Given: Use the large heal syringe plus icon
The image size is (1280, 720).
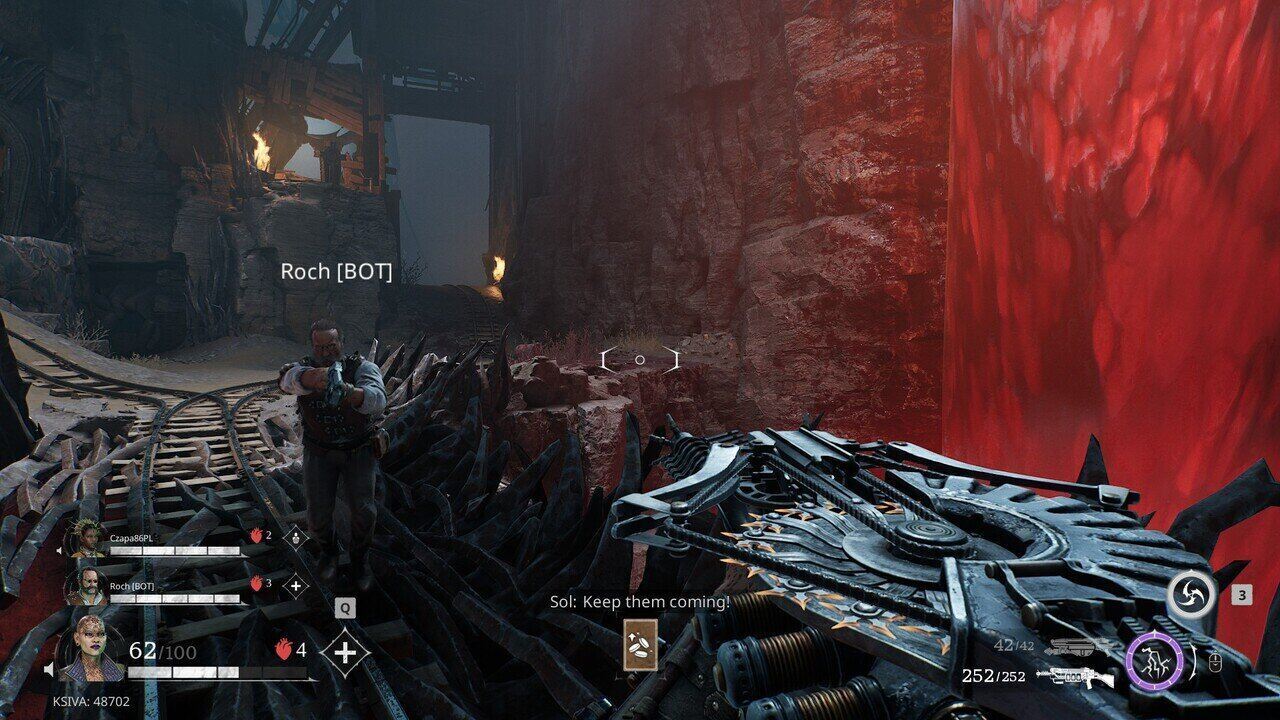Looking at the screenshot, I should [345, 653].
